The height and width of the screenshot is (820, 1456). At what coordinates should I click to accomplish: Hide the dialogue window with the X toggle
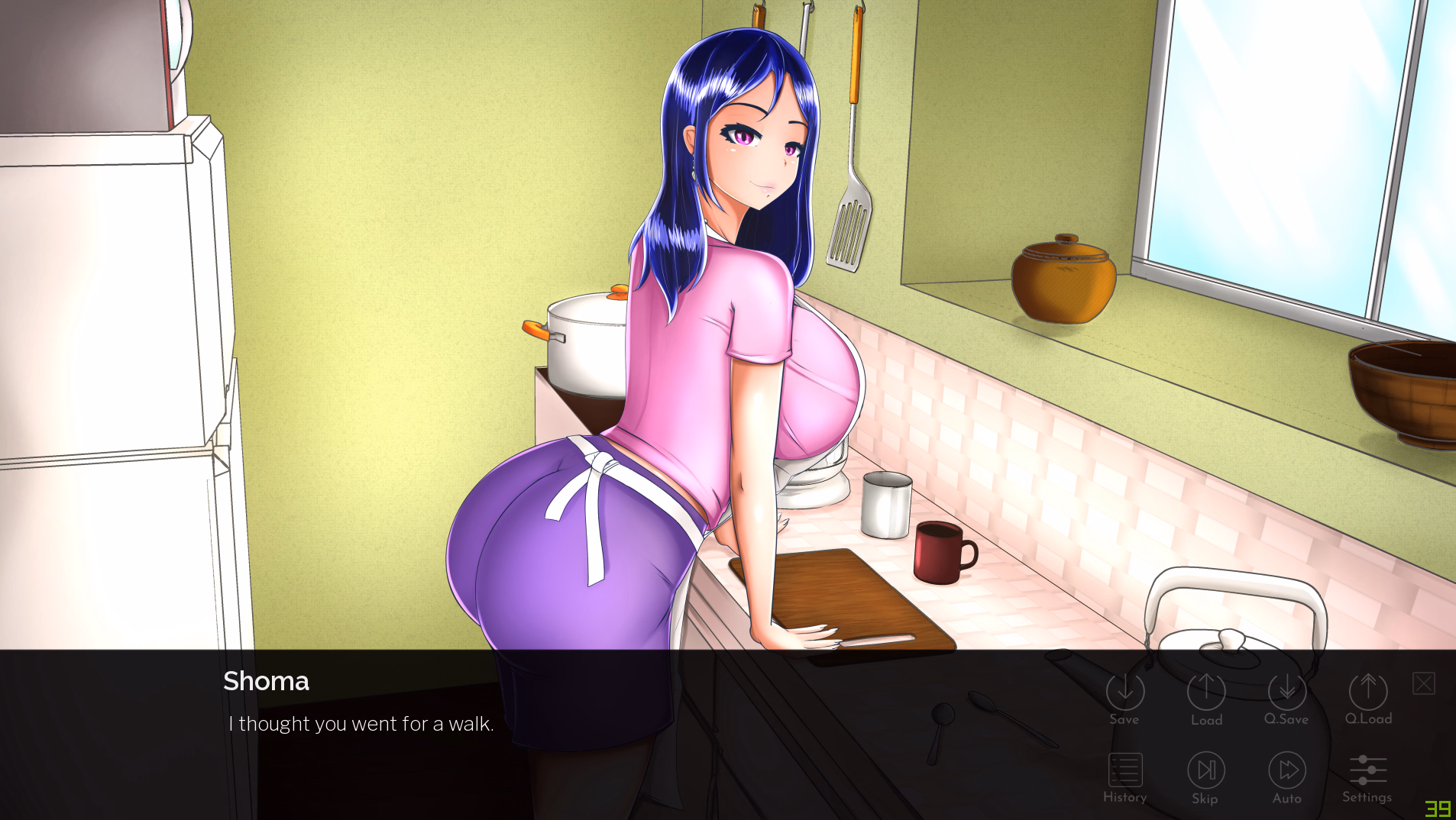pos(1422,683)
